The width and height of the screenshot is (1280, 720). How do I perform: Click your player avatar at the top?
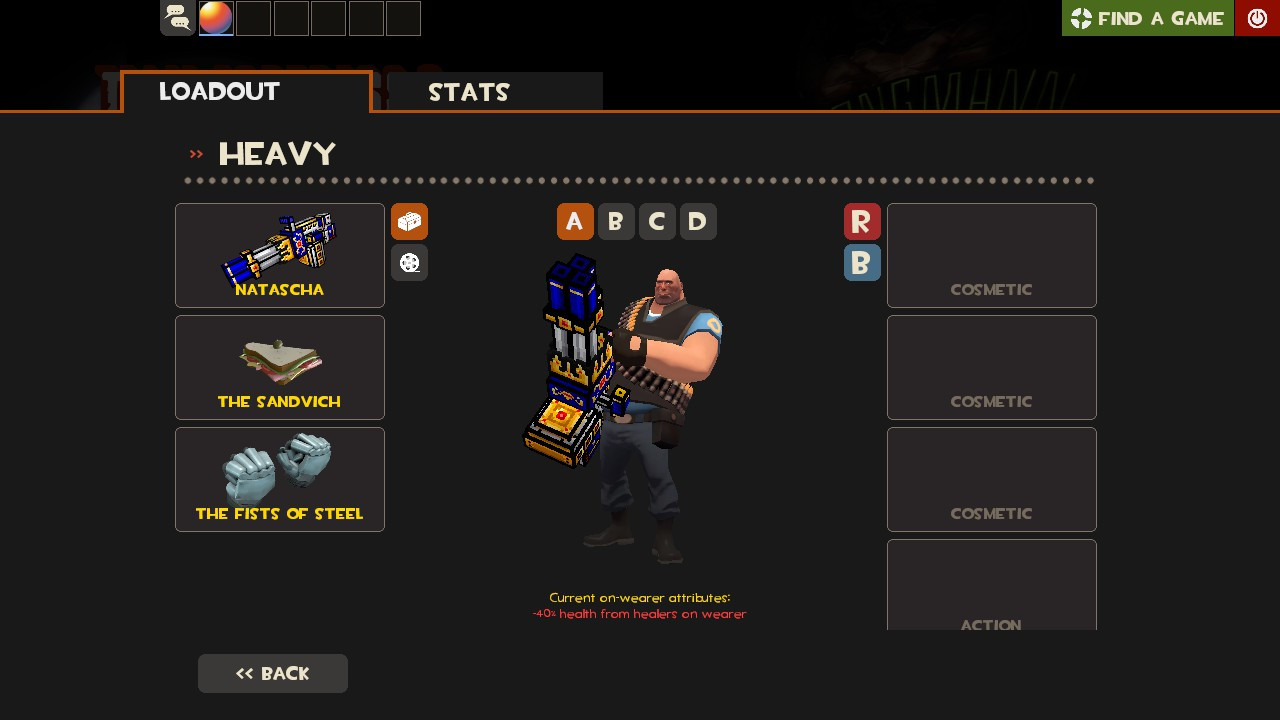click(215, 18)
